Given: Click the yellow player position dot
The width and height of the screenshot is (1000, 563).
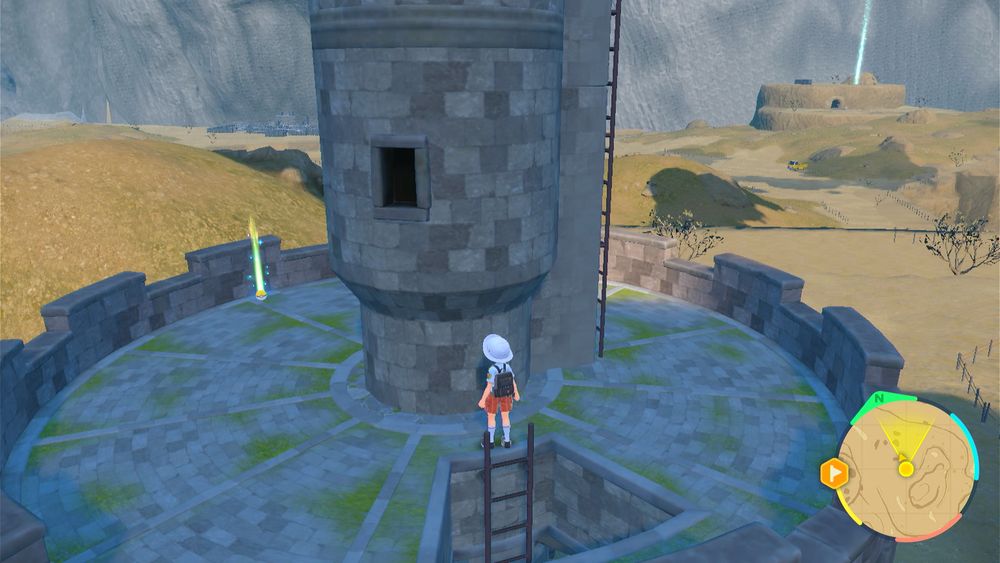Looking at the screenshot, I should tap(905, 468).
